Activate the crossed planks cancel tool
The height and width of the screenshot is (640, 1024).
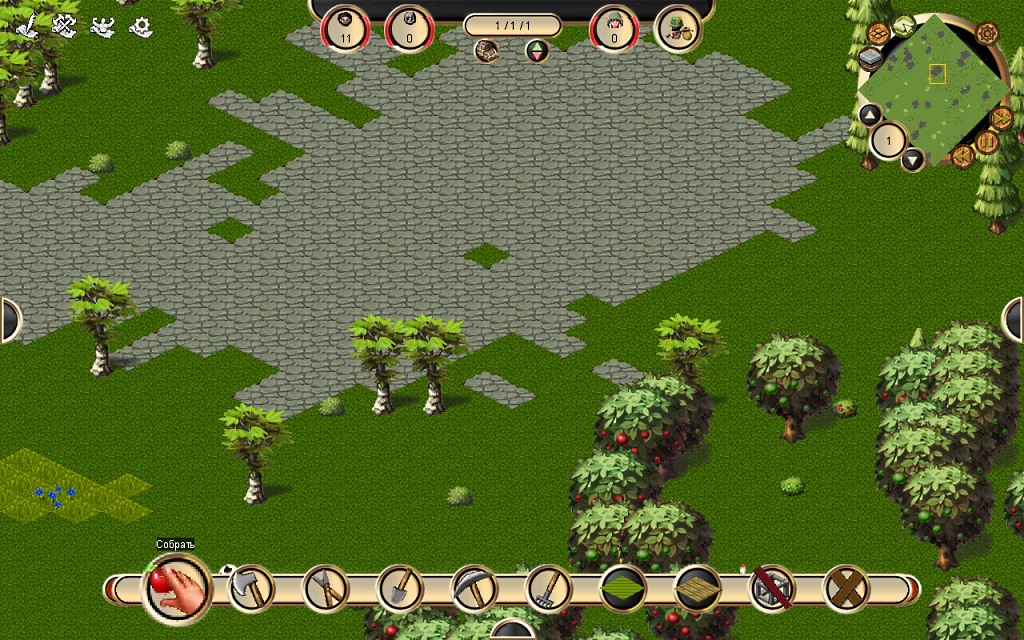pos(846,588)
